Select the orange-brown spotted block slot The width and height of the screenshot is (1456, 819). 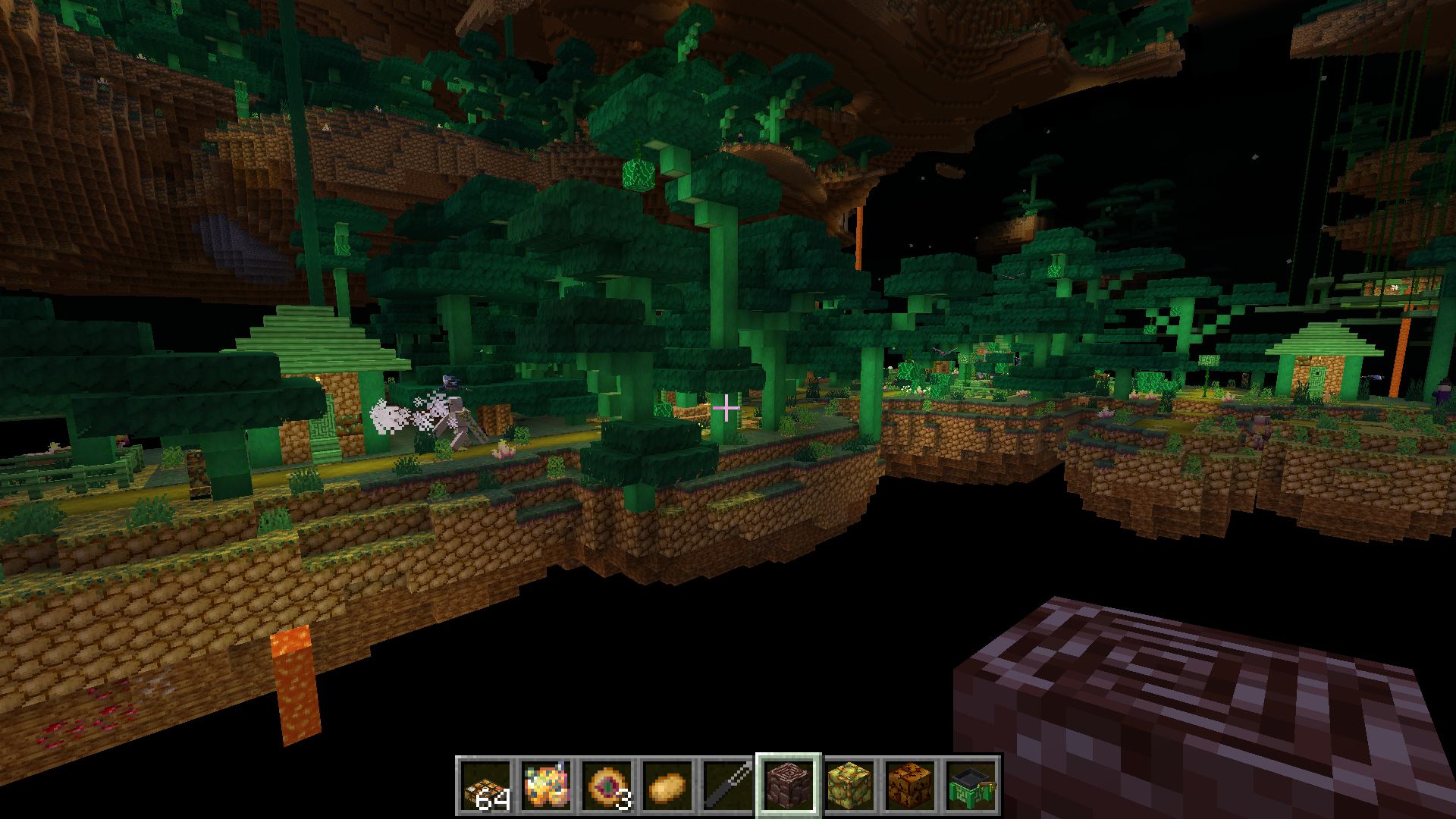point(911,785)
